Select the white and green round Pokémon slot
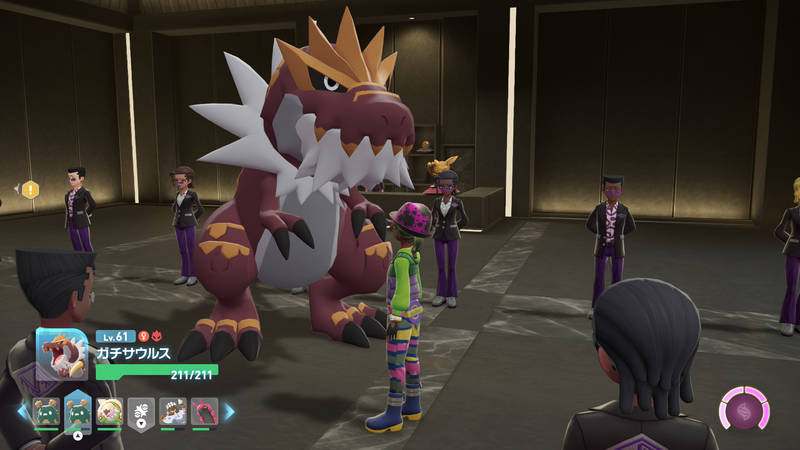800x450 pixels. [x=109, y=411]
